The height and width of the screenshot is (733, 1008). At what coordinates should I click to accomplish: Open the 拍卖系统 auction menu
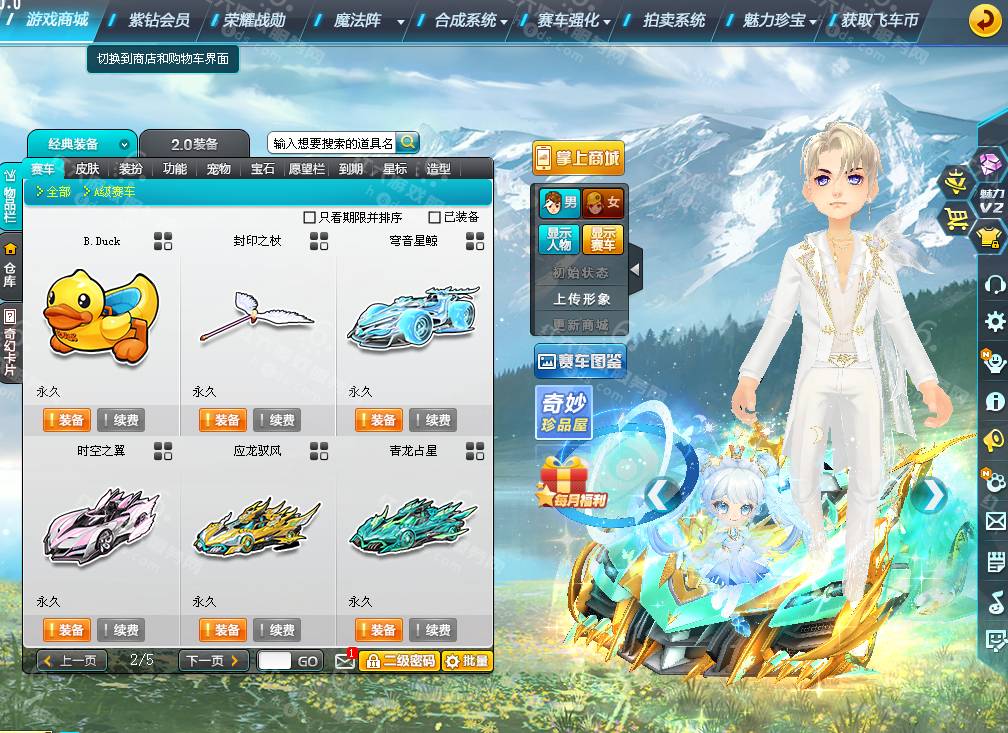click(674, 20)
